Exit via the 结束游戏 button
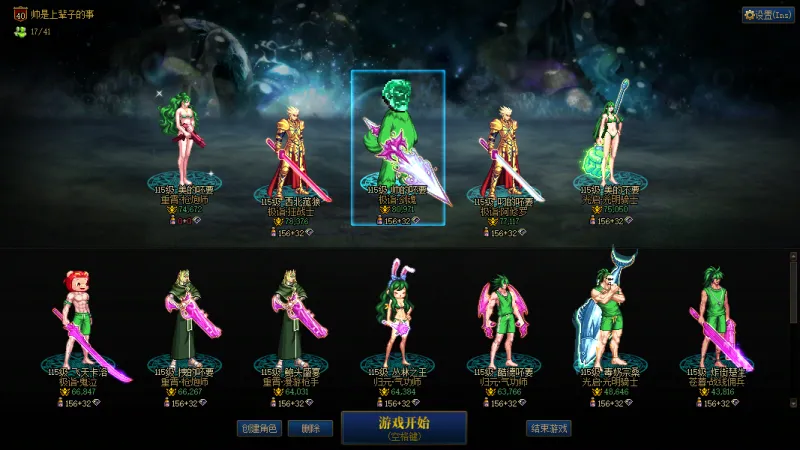This screenshot has height=450, width=800. [x=549, y=428]
